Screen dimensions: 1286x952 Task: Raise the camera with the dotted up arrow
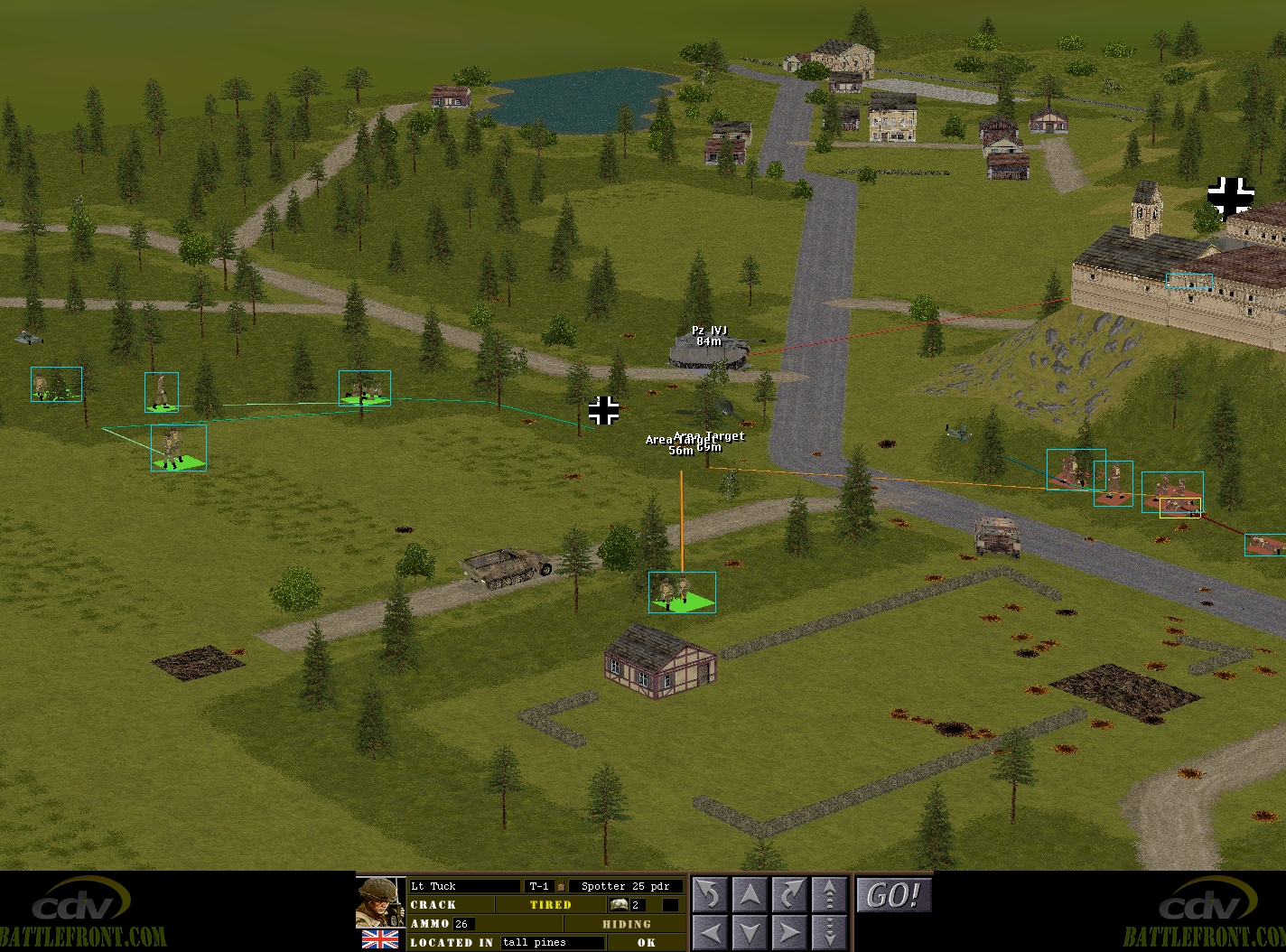point(829,894)
